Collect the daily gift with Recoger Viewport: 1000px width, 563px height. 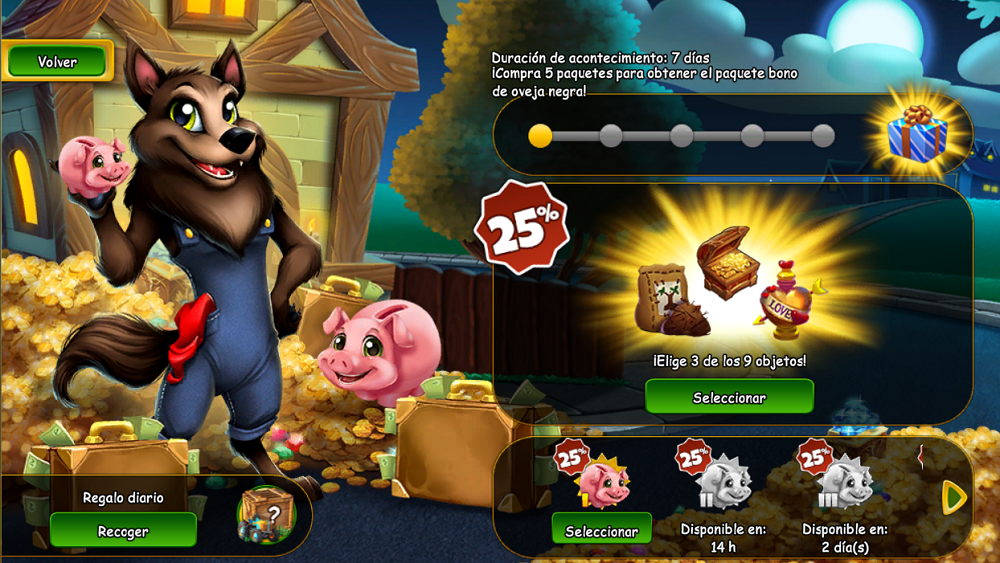[x=123, y=531]
